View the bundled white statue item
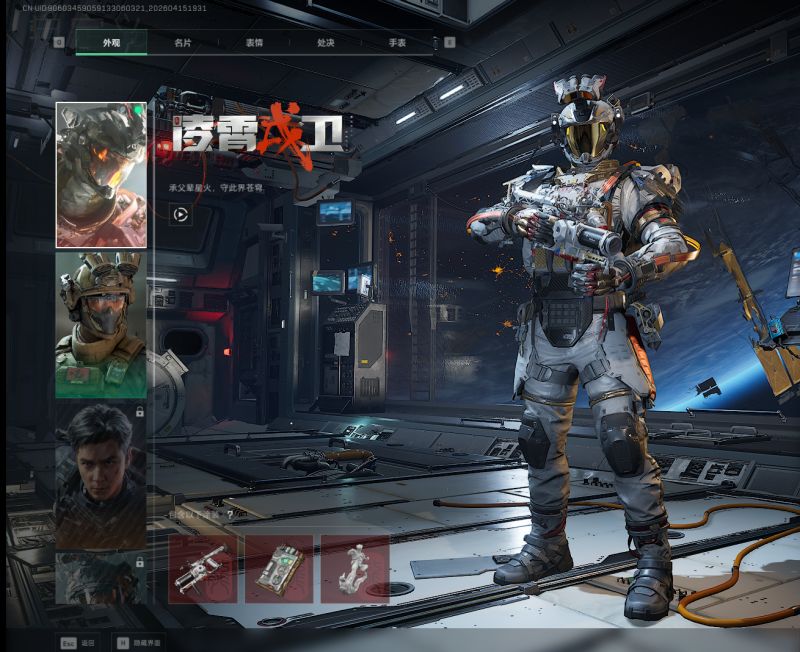The image size is (800, 652). pyautogui.click(x=355, y=569)
